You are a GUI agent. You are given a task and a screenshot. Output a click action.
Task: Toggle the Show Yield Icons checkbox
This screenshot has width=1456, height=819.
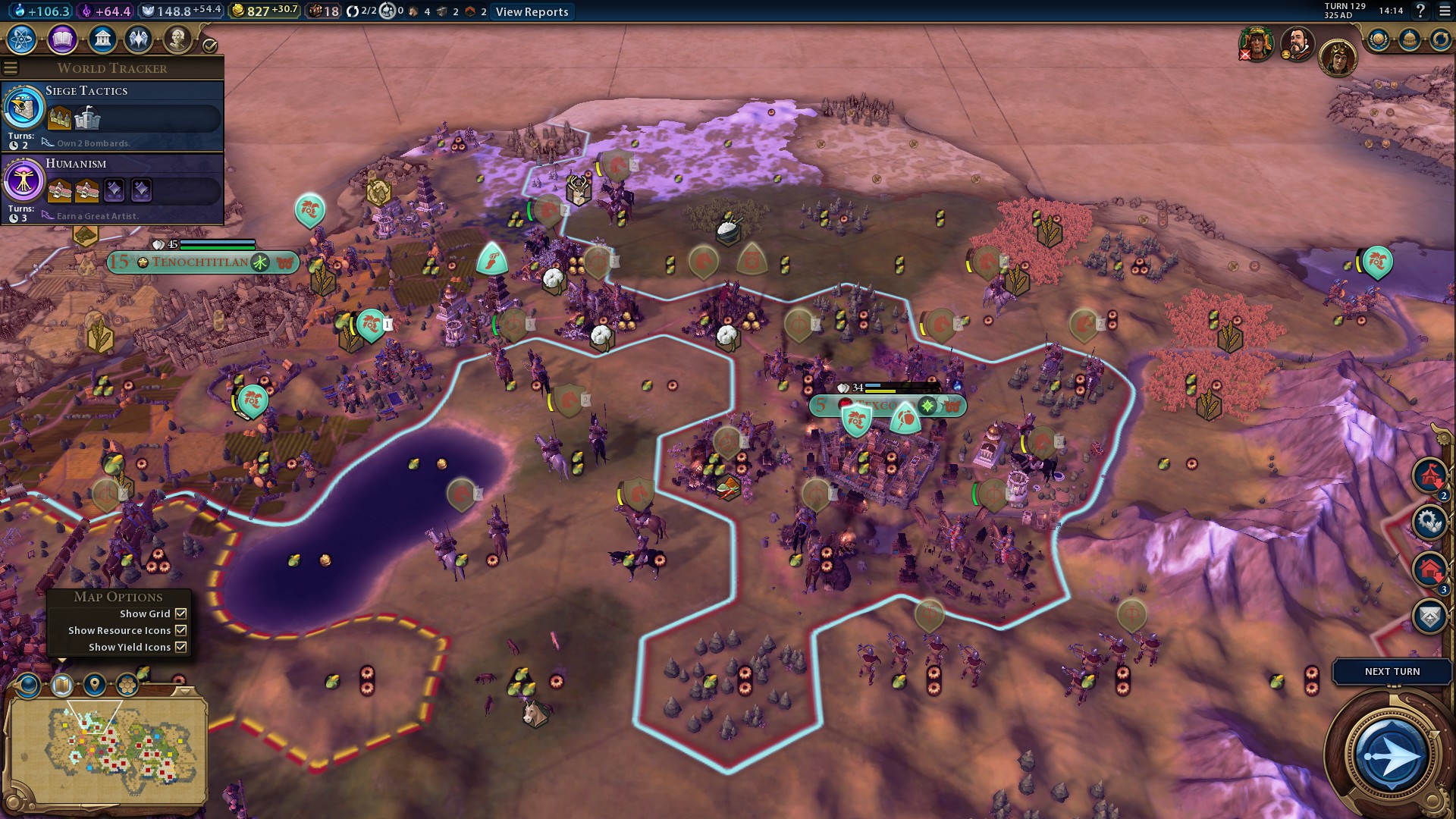click(x=181, y=647)
